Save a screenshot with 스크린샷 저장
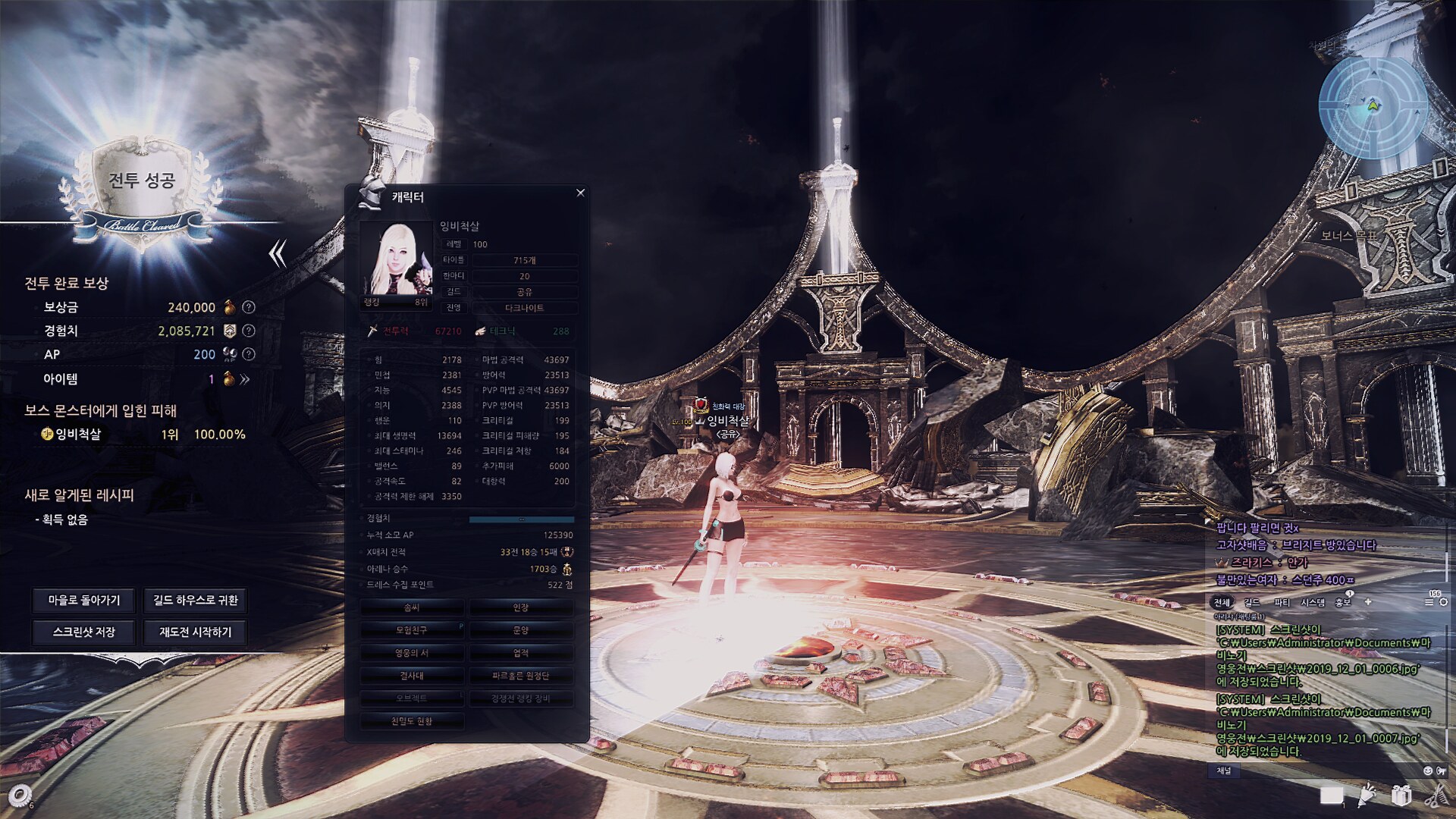The height and width of the screenshot is (819, 1456). [x=84, y=632]
